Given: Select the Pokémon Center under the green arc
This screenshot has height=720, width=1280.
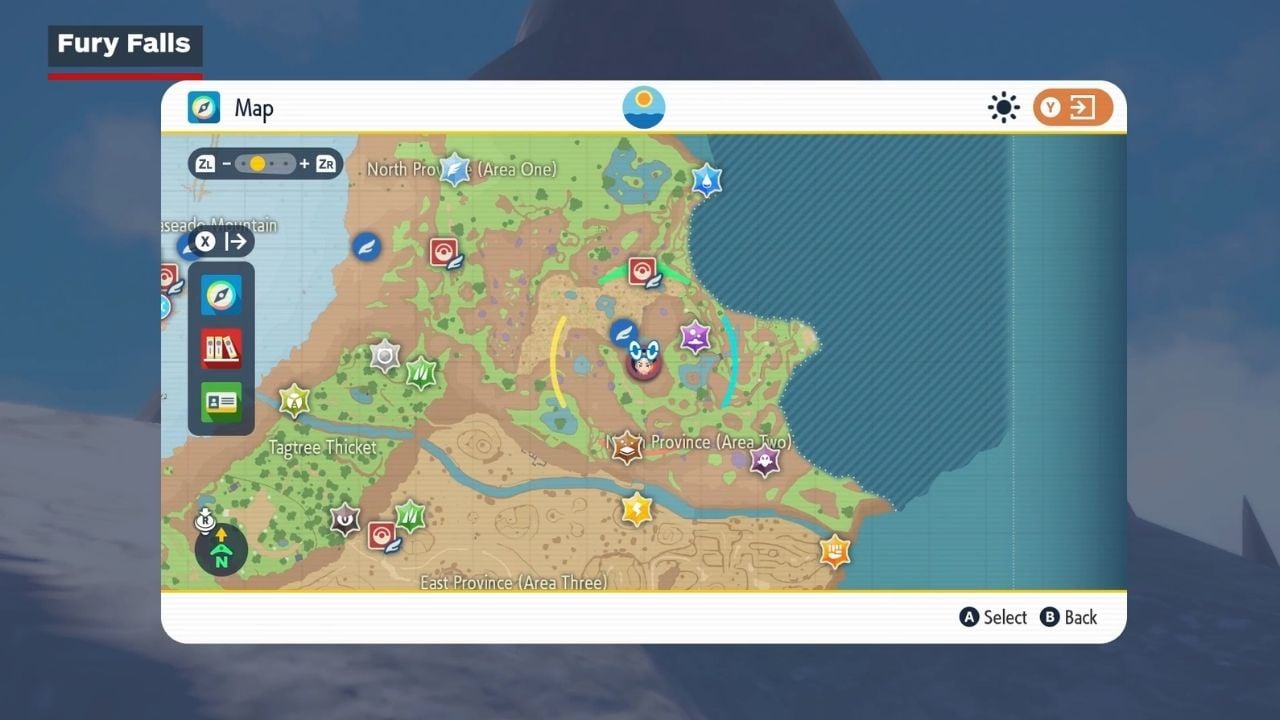Looking at the screenshot, I should (x=642, y=271).
